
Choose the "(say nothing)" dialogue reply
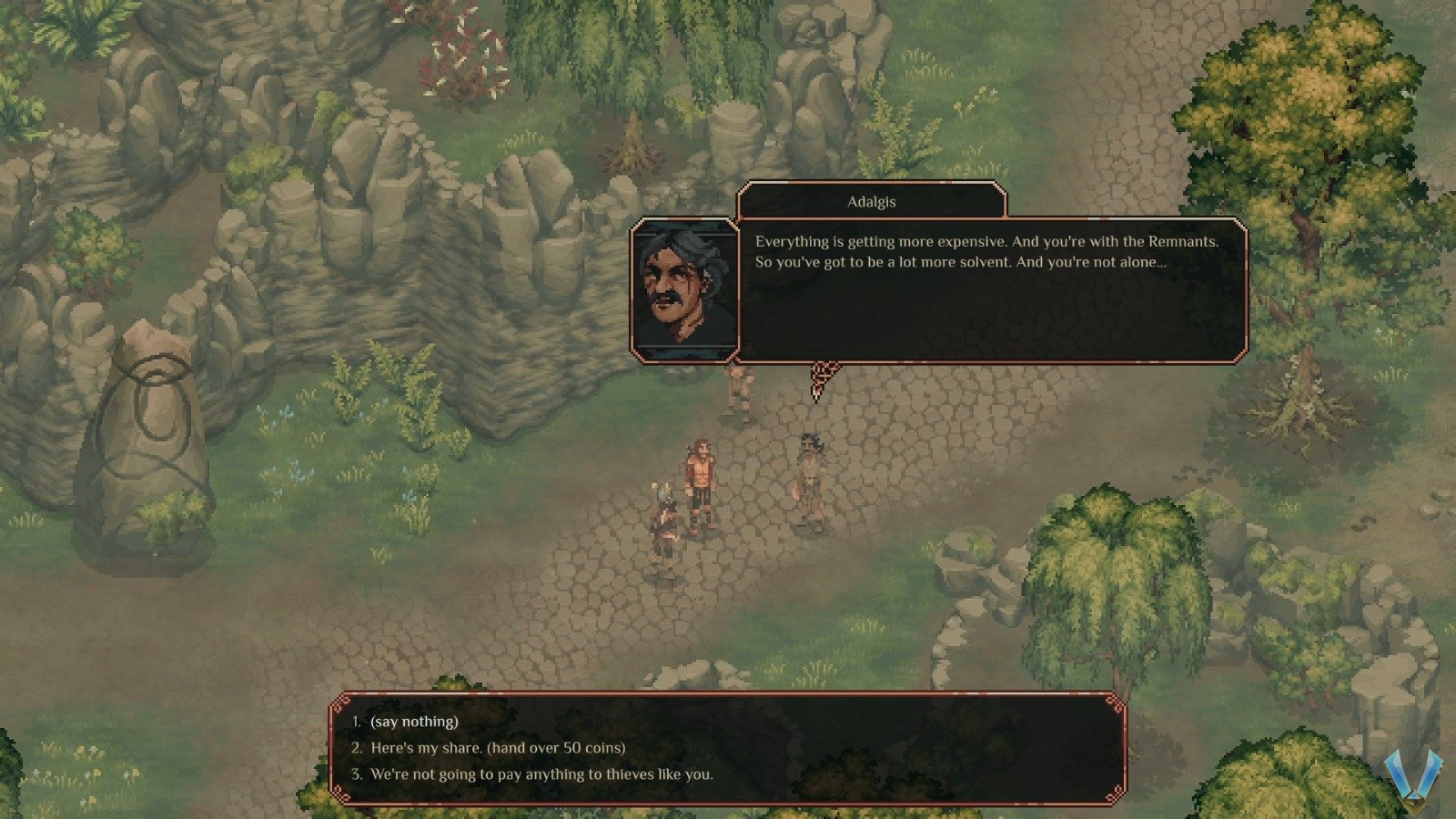coord(414,722)
